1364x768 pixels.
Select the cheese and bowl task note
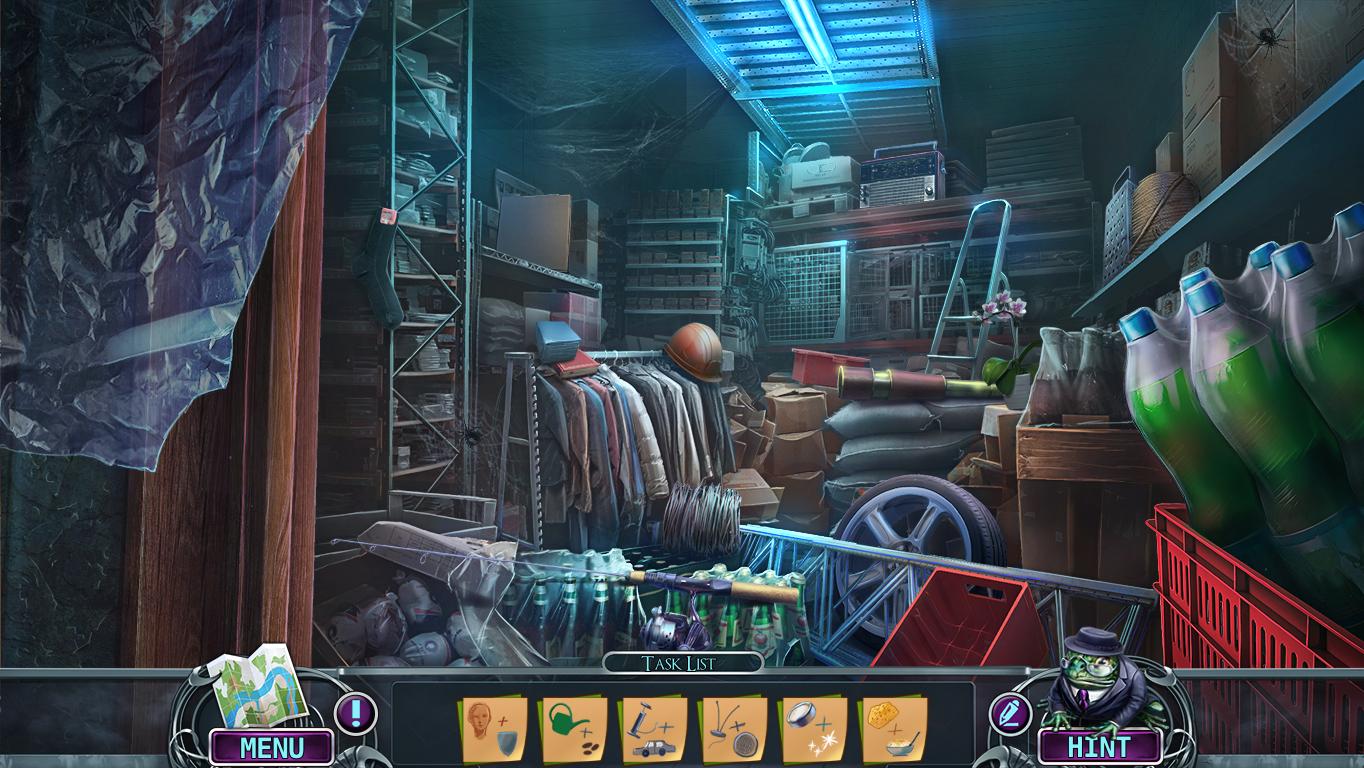[x=893, y=729]
